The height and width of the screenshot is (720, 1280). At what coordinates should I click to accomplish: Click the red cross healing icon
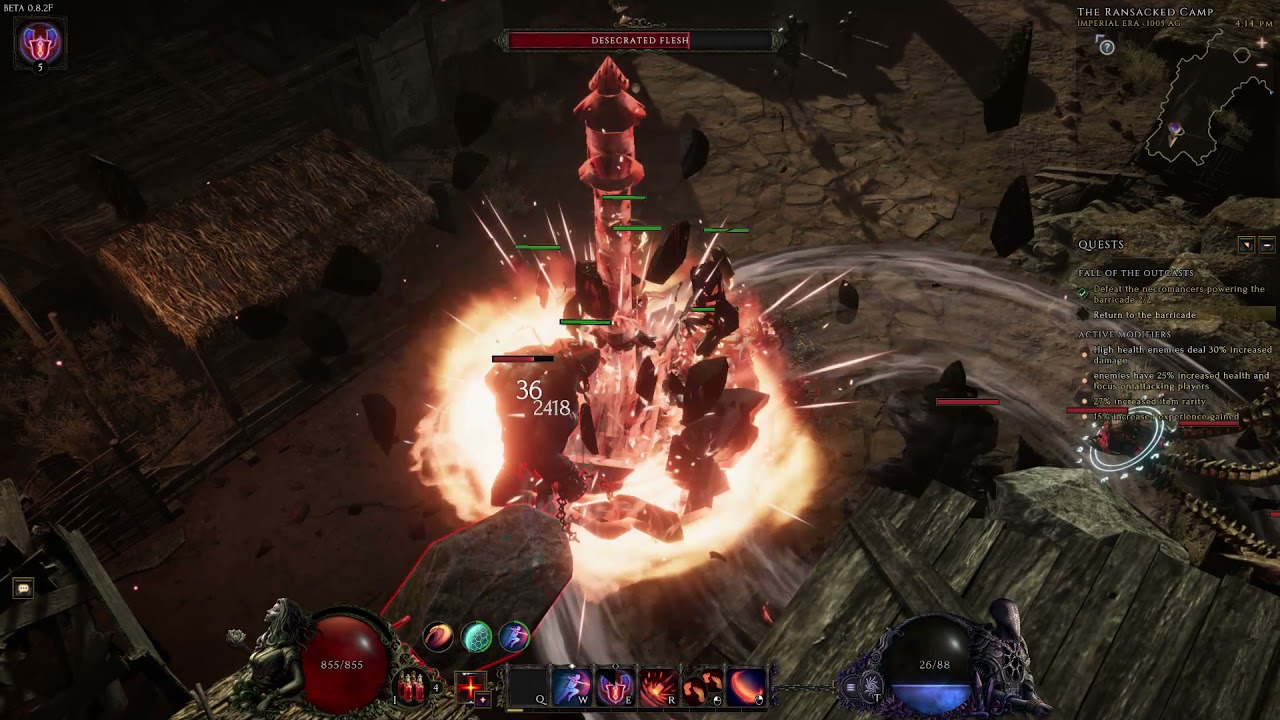470,685
